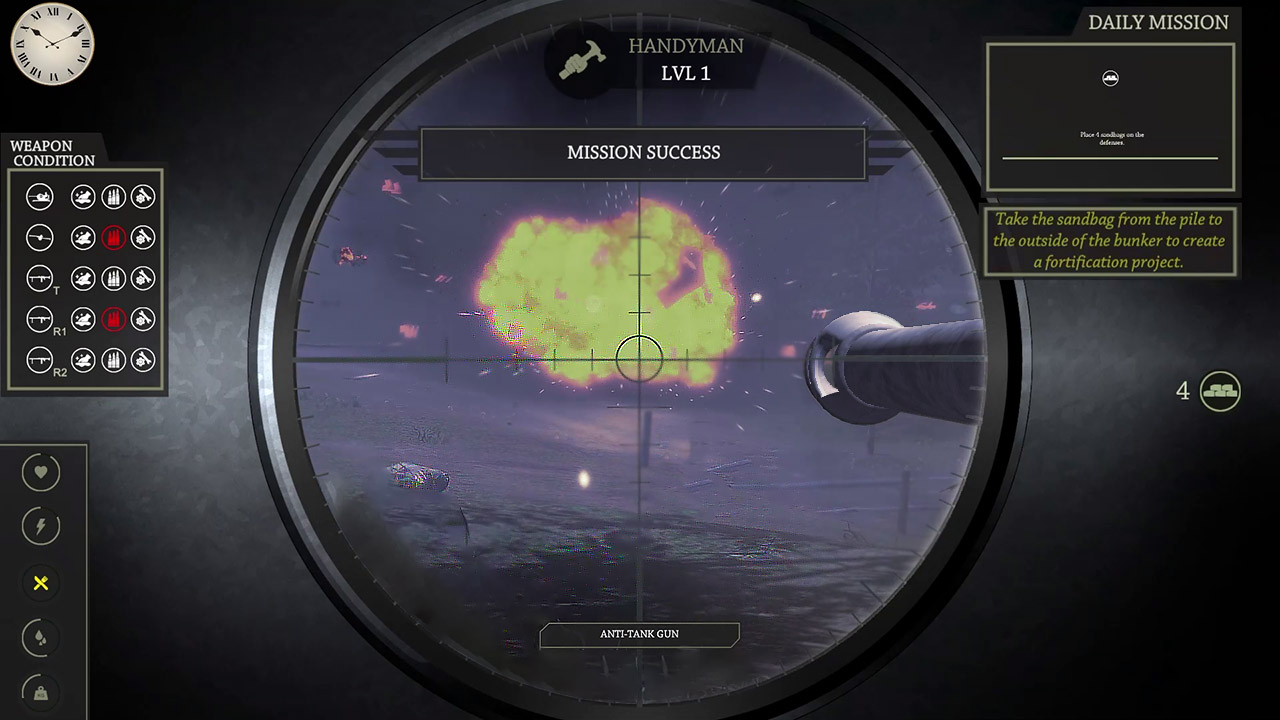Click the heart health status indicator
Viewport: 1280px width, 720px height.
[x=41, y=472]
